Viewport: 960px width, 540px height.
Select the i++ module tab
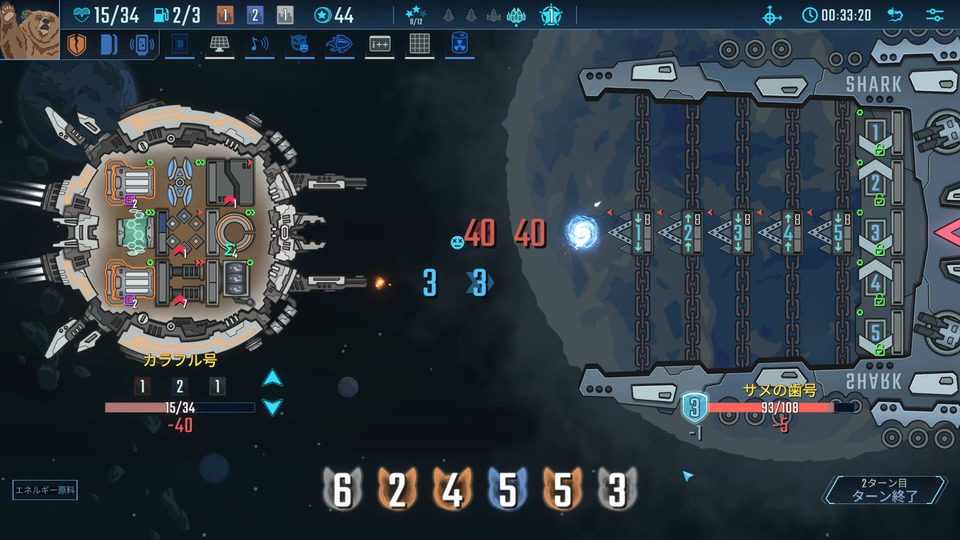pyautogui.click(x=379, y=44)
